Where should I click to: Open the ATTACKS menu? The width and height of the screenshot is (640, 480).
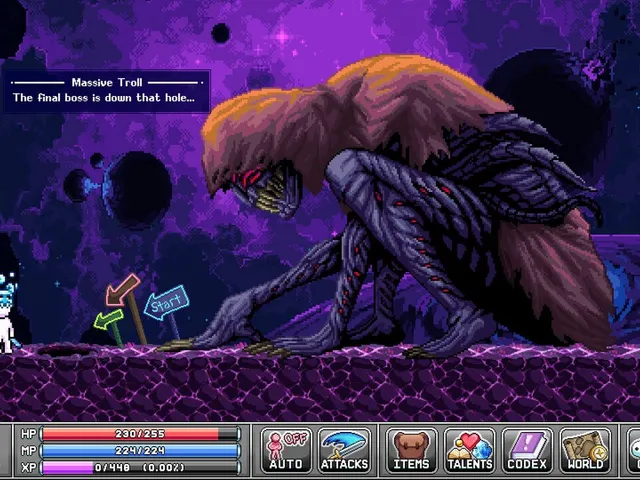point(345,450)
